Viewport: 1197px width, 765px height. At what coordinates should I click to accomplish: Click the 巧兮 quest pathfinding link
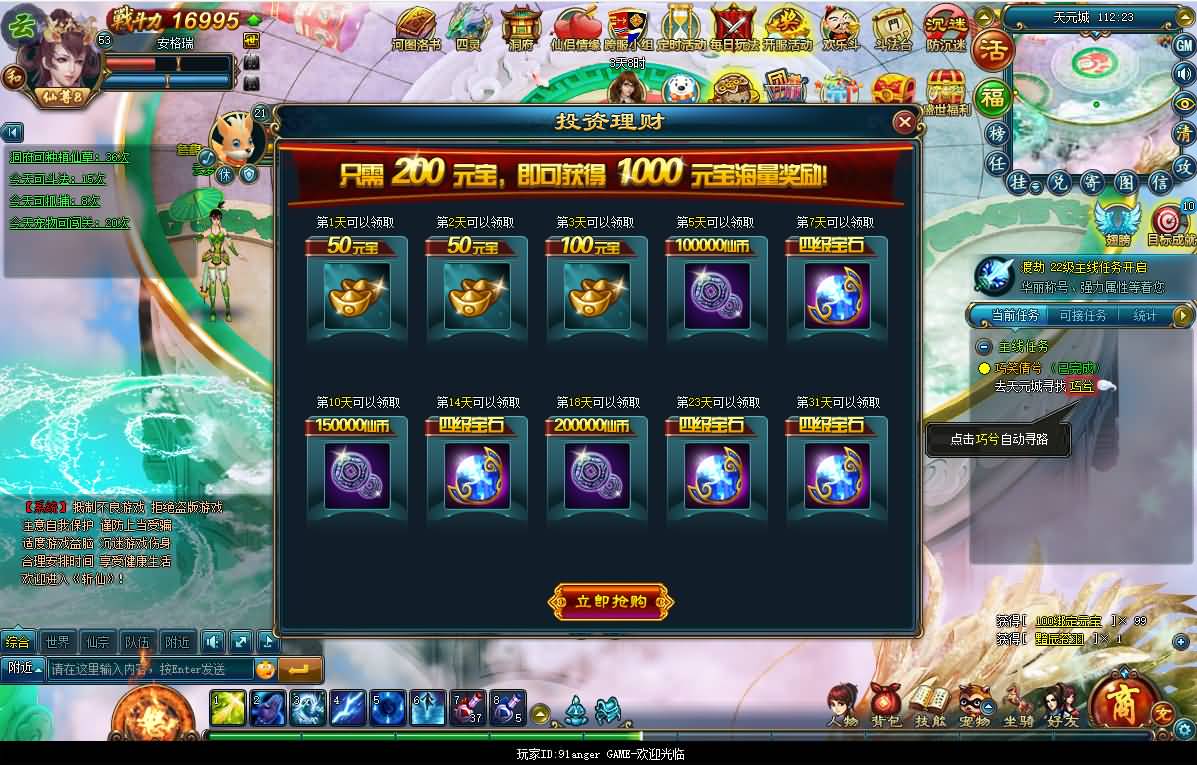click(1081, 386)
